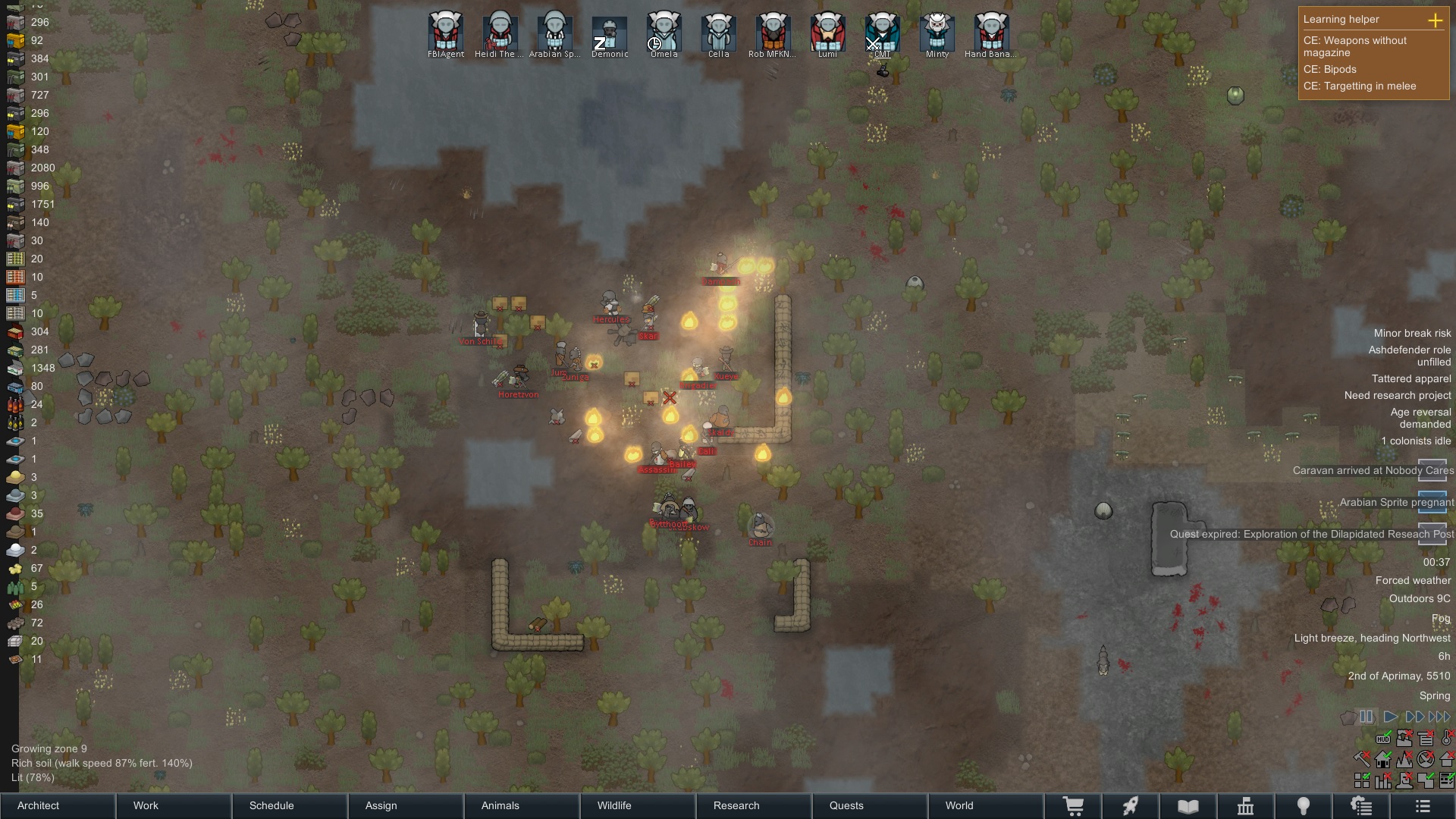The width and height of the screenshot is (1456, 819).
Task: Switch to the Schedule tab
Action: (x=290, y=805)
